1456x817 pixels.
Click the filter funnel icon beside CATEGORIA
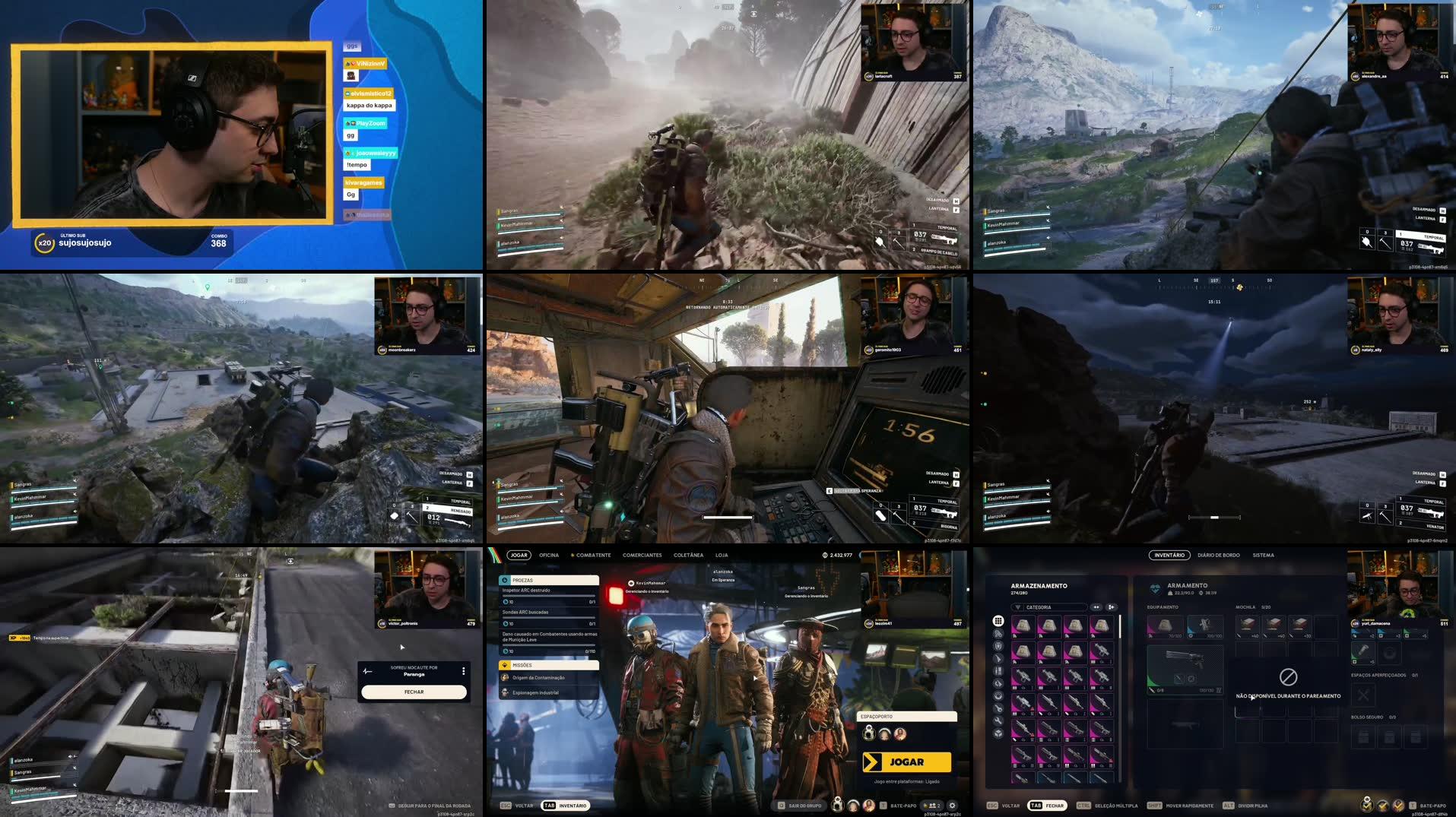pos(1018,607)
